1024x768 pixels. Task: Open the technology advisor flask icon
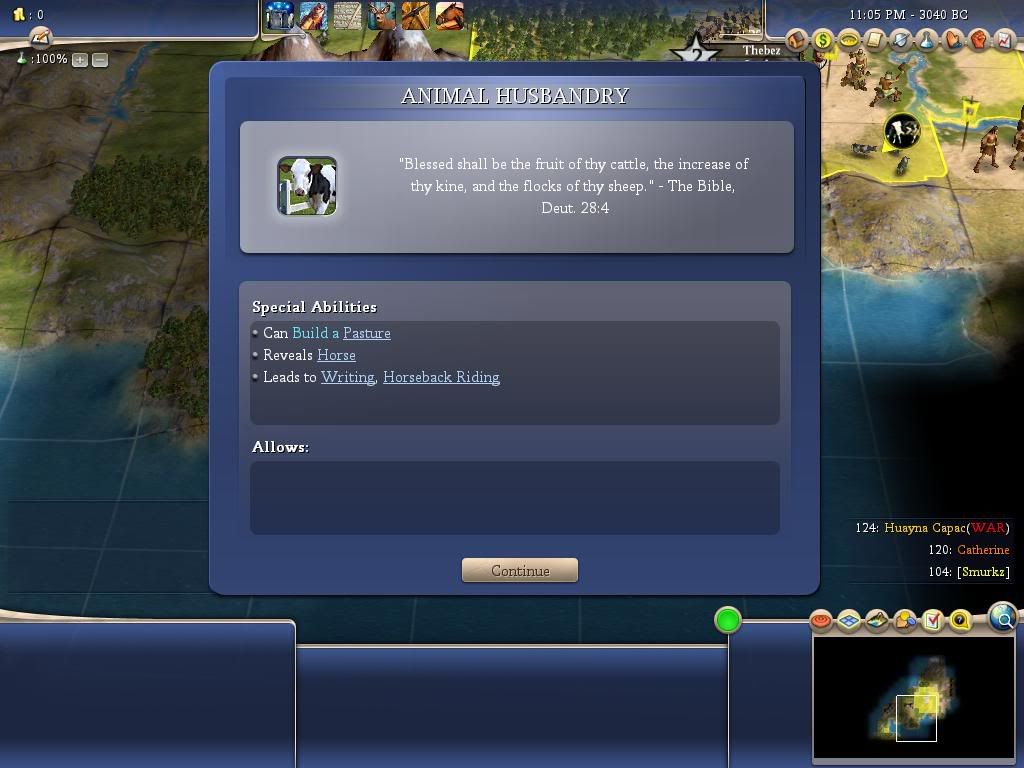[x=927, y=40]
